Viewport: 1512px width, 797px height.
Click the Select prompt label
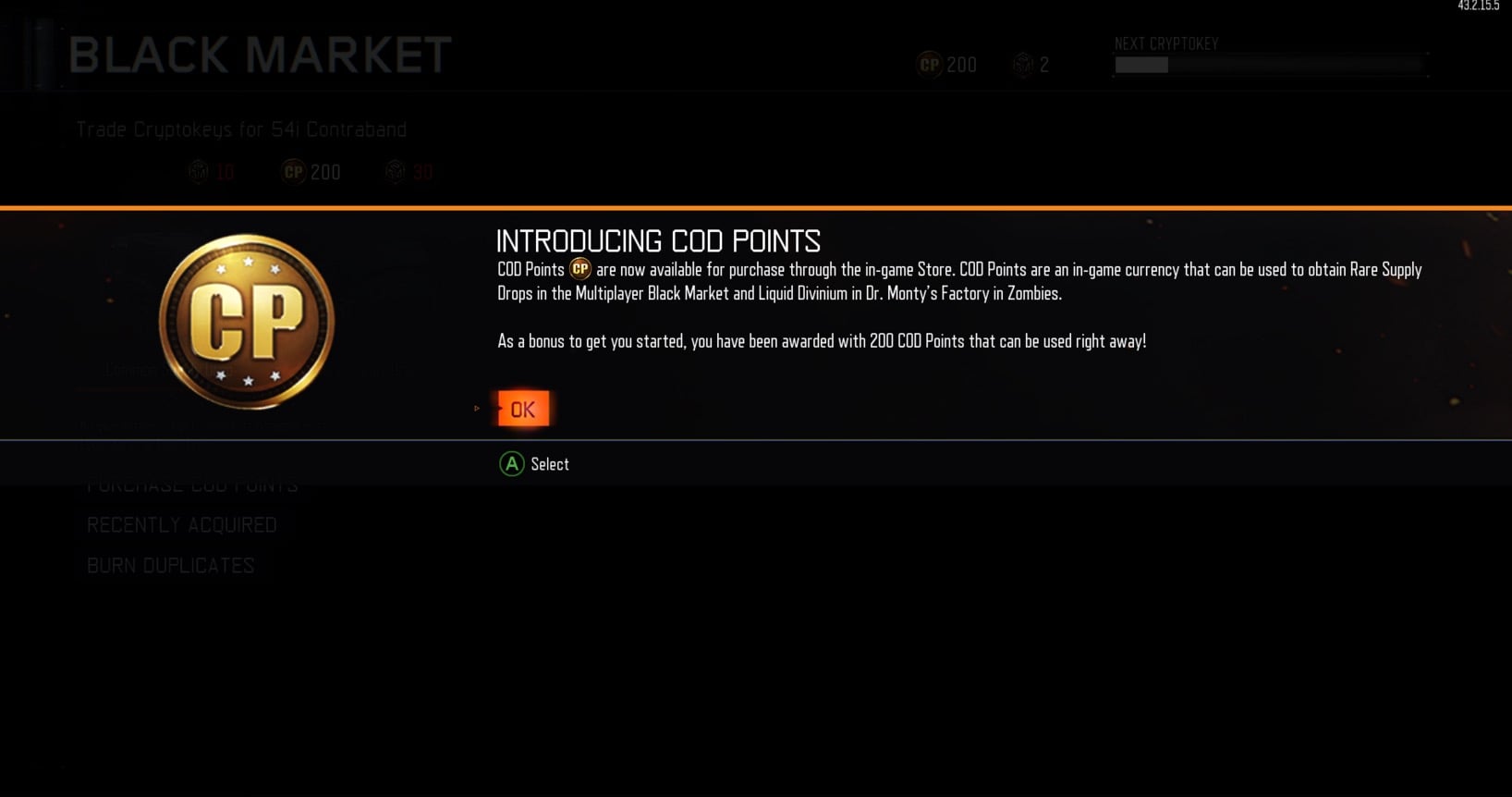549,463
